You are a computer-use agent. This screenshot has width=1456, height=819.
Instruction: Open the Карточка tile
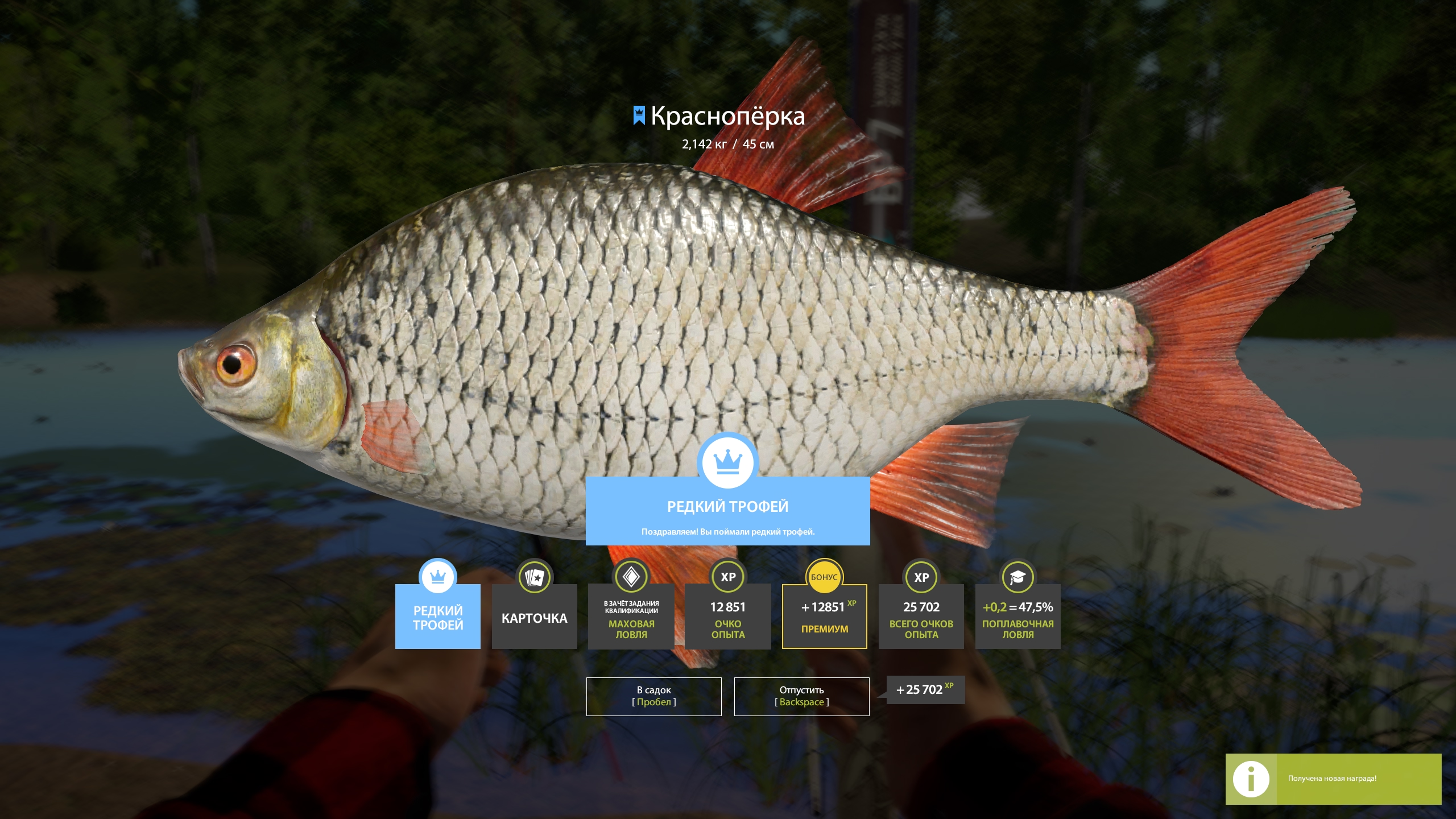pos(534,617)
